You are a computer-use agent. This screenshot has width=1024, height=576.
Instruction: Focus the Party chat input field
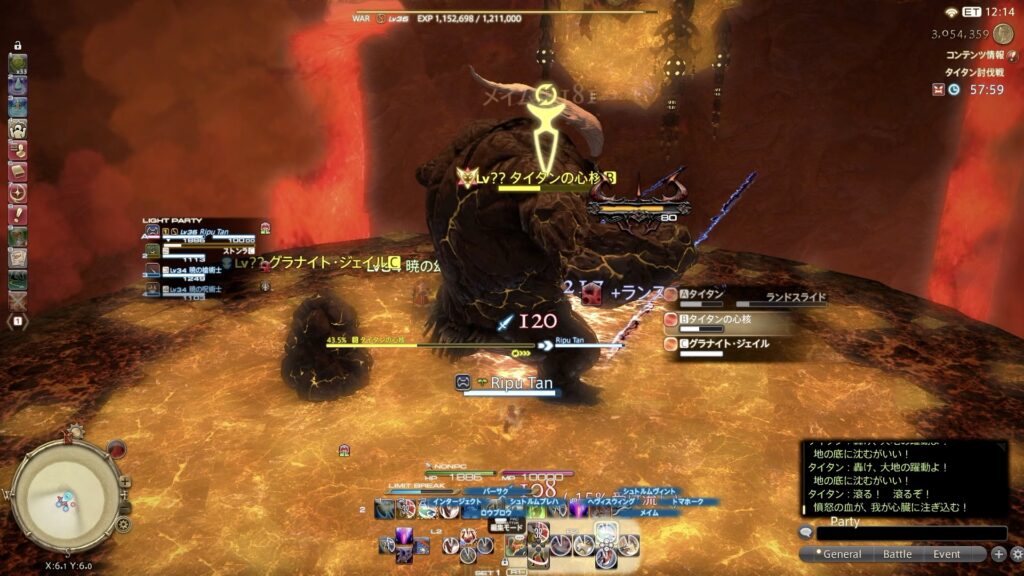[x=912, y=534]
